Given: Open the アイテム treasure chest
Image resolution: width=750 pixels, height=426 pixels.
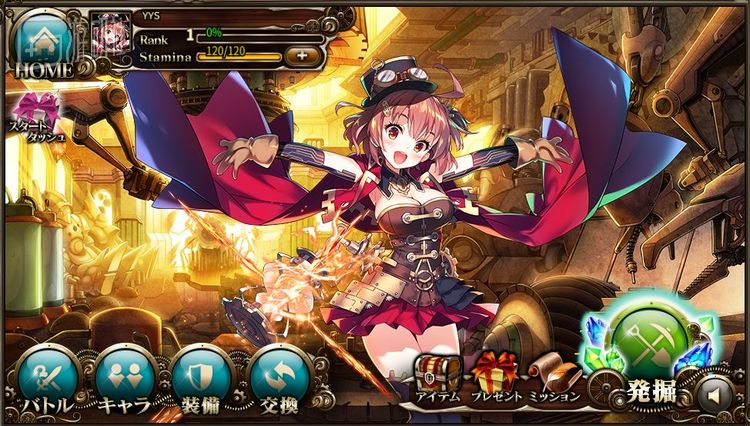Looking at the screenshot, I should [437, 377].
